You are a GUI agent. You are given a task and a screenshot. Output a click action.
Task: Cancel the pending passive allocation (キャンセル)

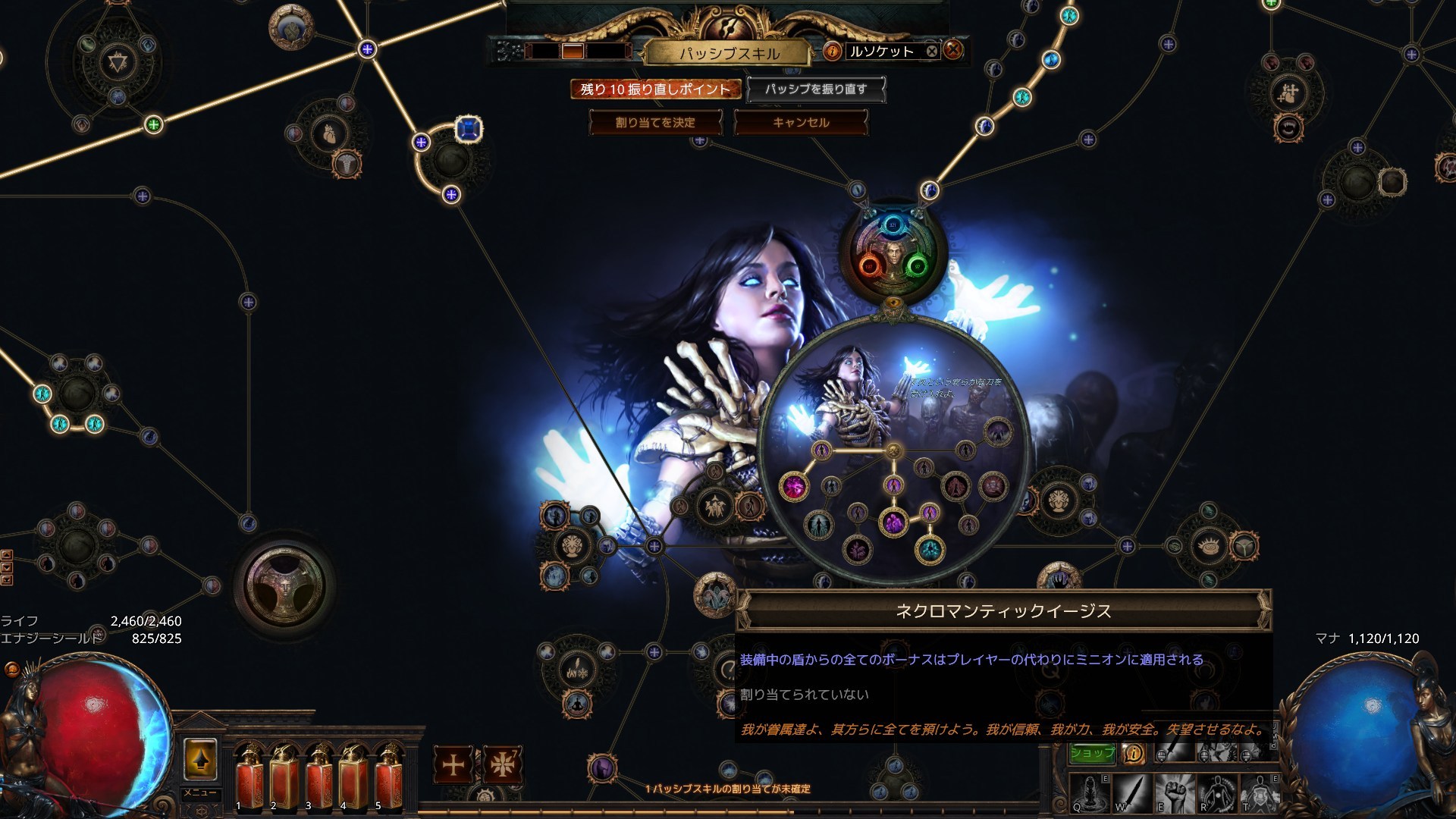[801, 122]
